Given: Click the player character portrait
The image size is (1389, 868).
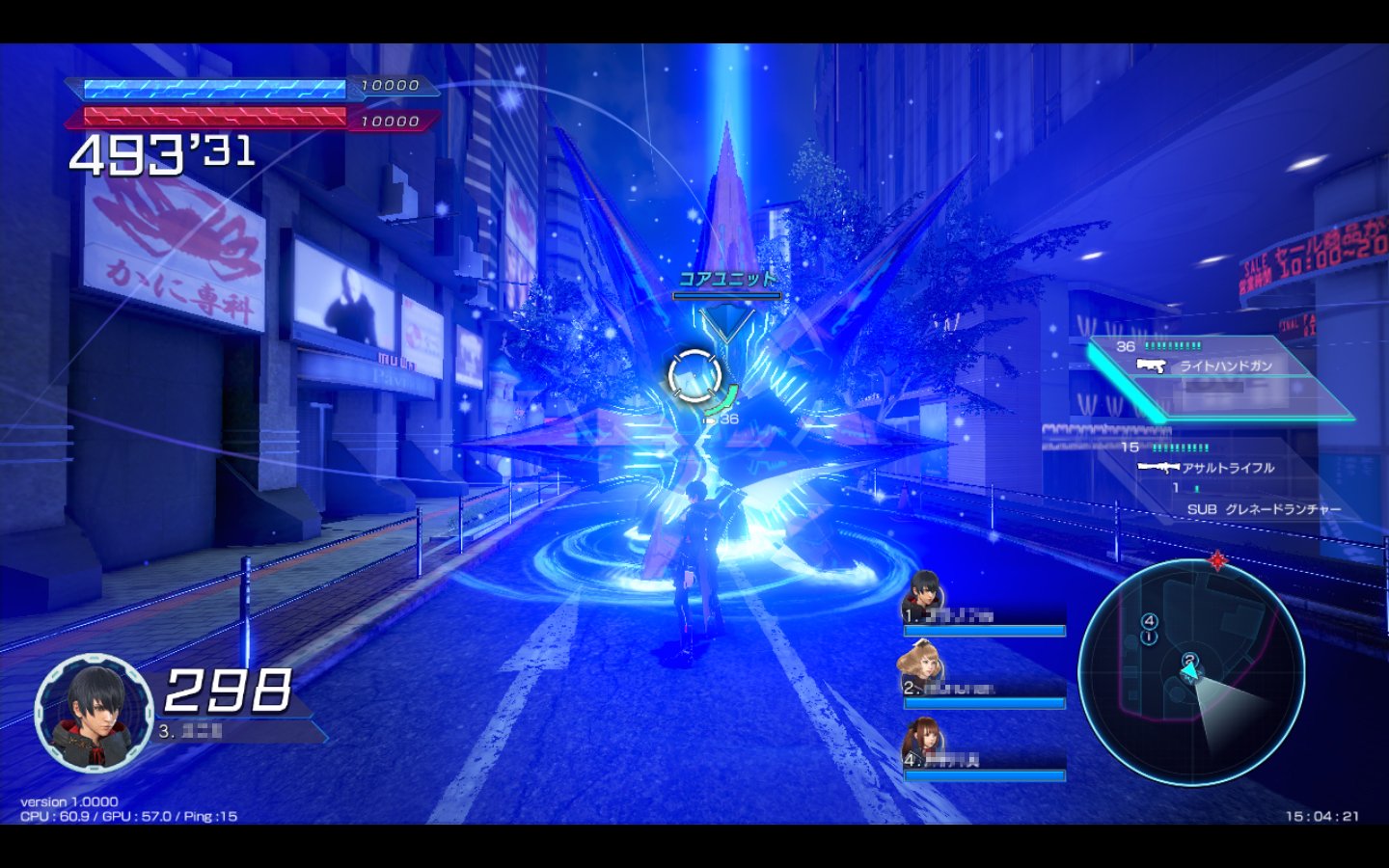Looking at the screenshot, I should point(94,713).
